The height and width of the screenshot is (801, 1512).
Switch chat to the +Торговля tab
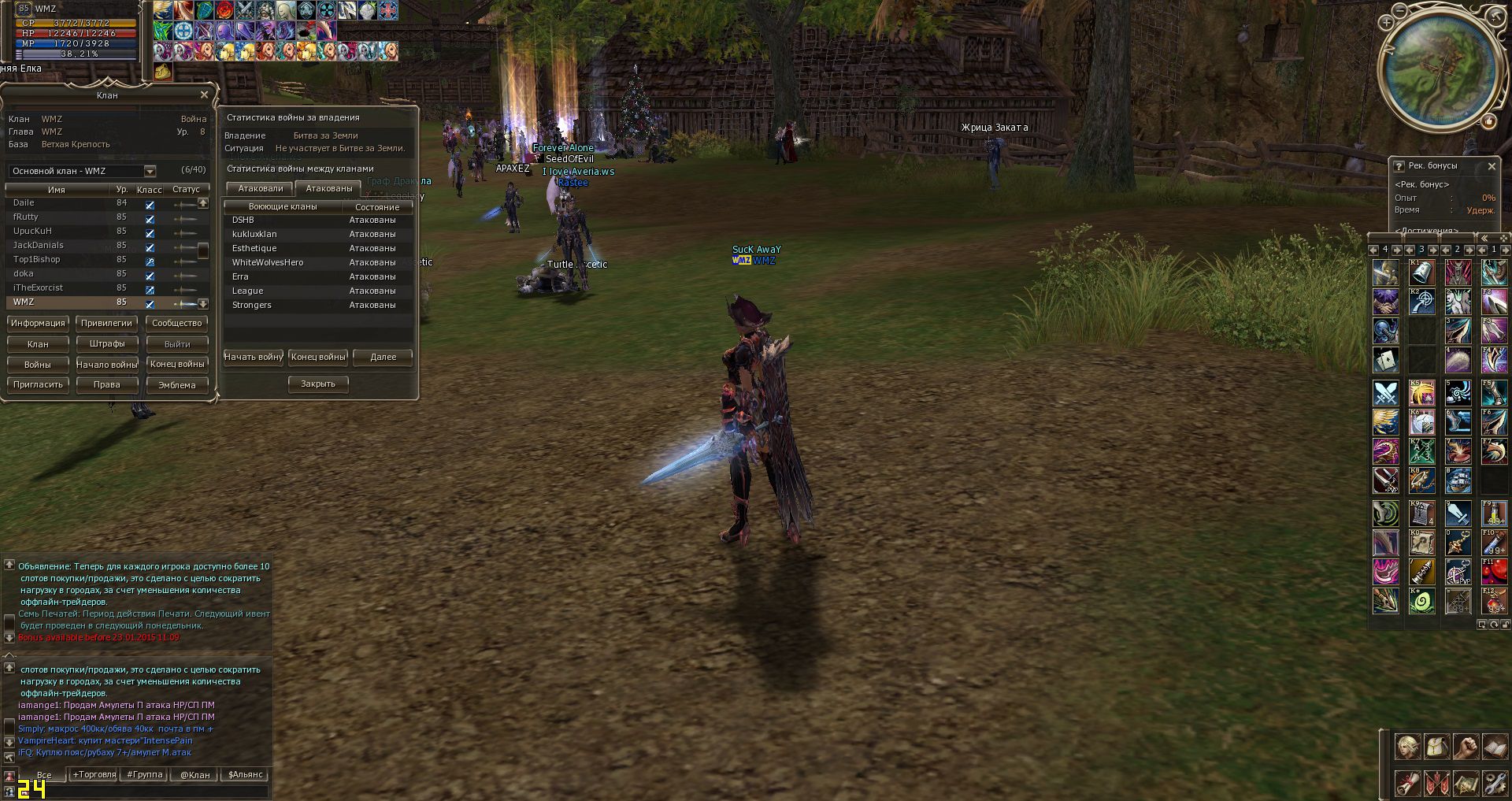pyautogui.click(x=94, y=775)
